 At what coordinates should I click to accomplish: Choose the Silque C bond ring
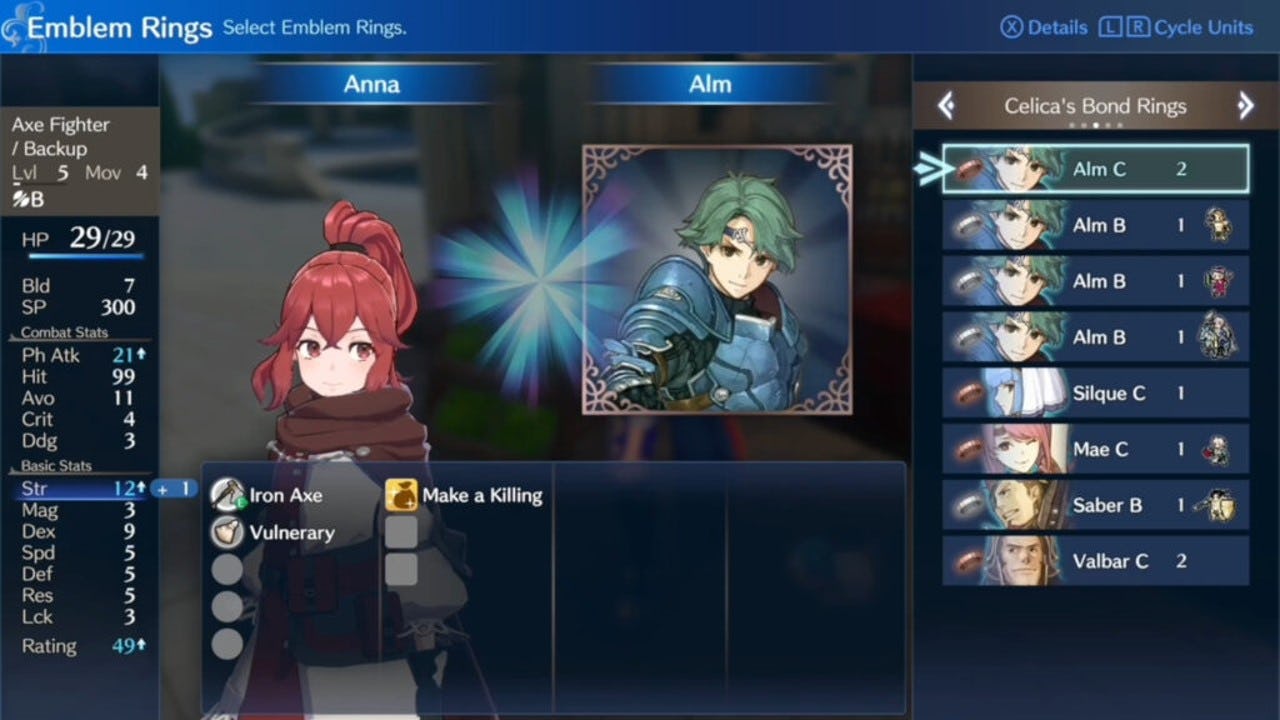1096,393
